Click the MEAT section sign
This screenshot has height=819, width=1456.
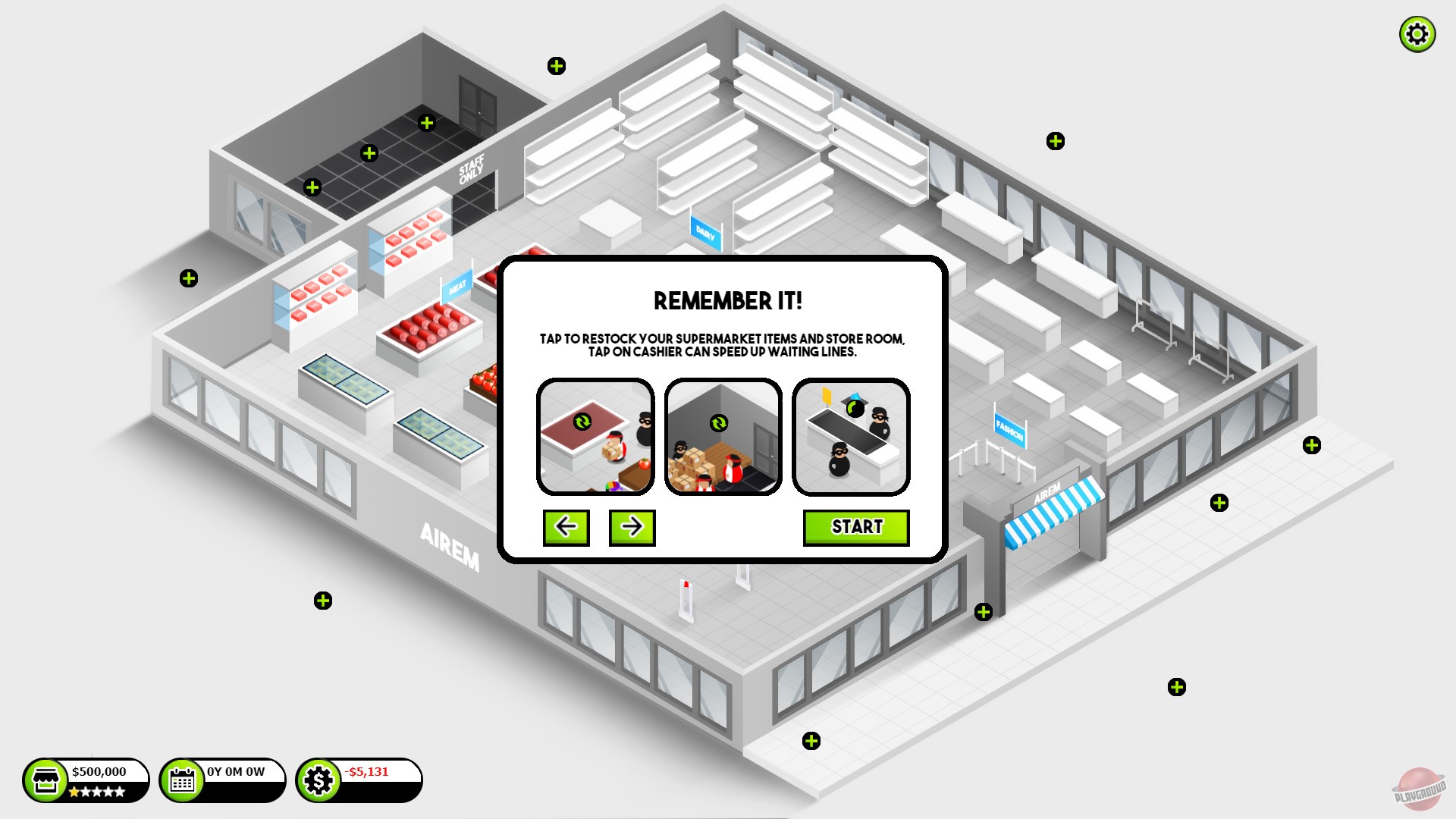[x=458, y=286]
